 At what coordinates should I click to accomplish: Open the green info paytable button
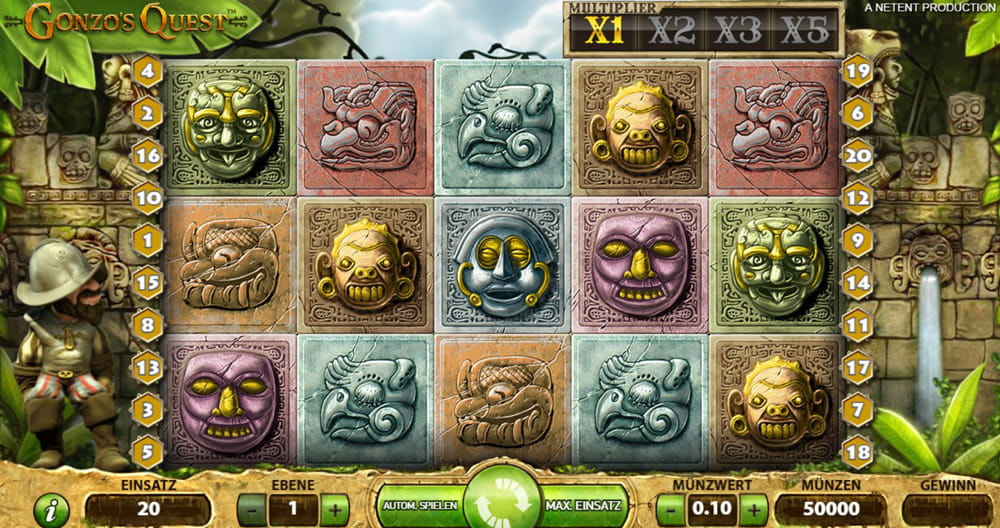(51, 509)
